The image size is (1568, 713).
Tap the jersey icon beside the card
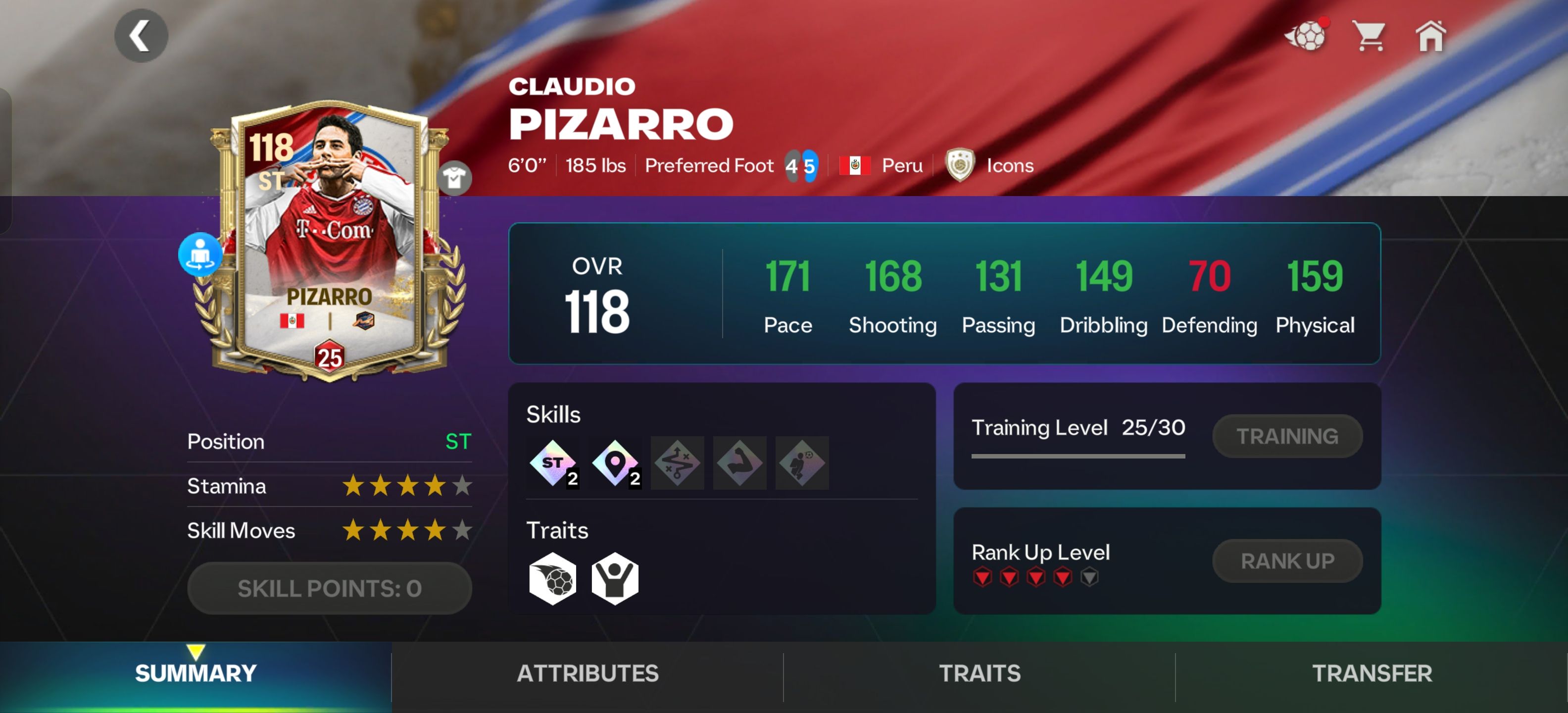(454, 178)
